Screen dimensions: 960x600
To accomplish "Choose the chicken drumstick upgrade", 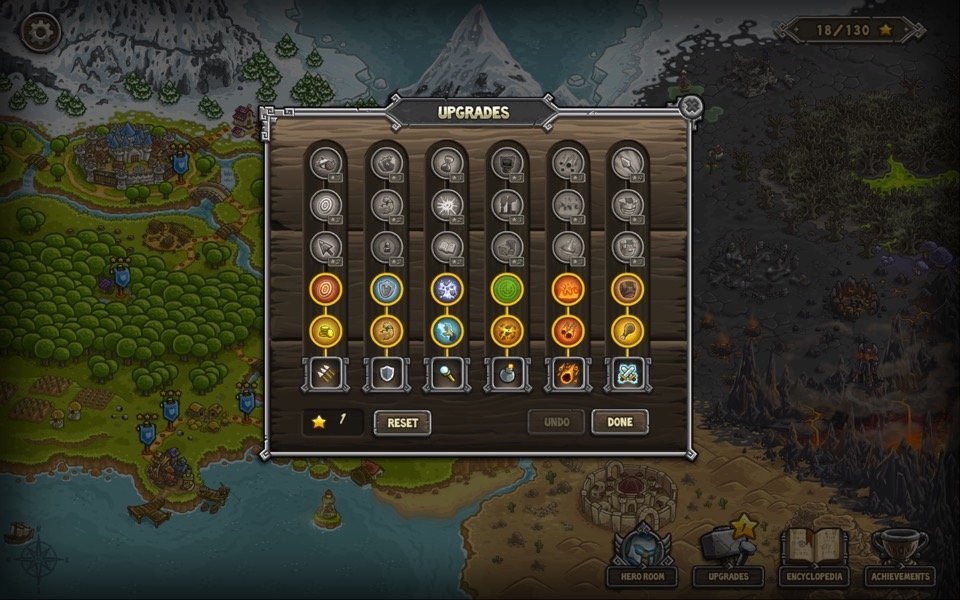I will click(x=627, y=331).
